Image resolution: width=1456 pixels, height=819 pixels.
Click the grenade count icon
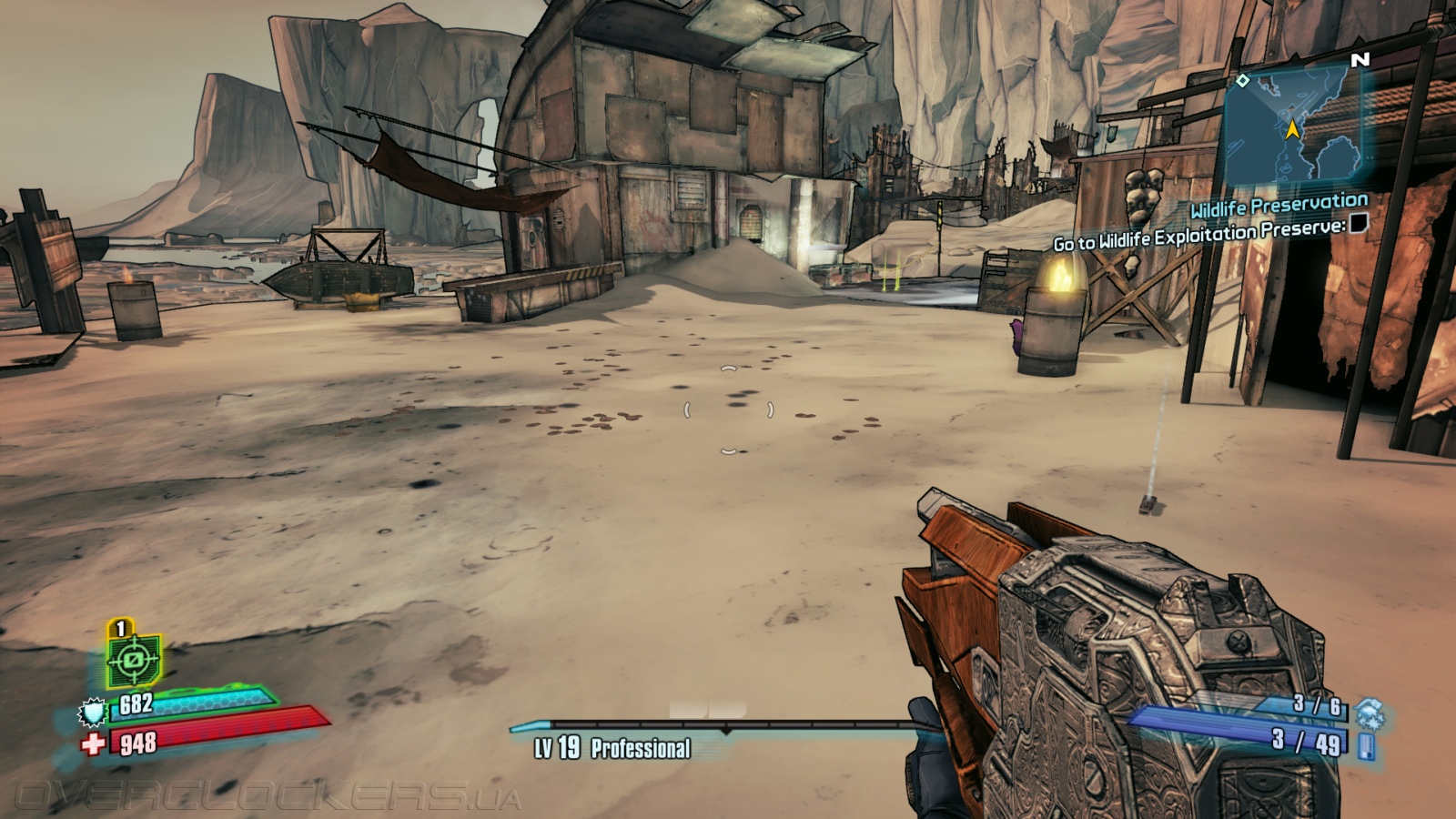(x=1369, y=711)
